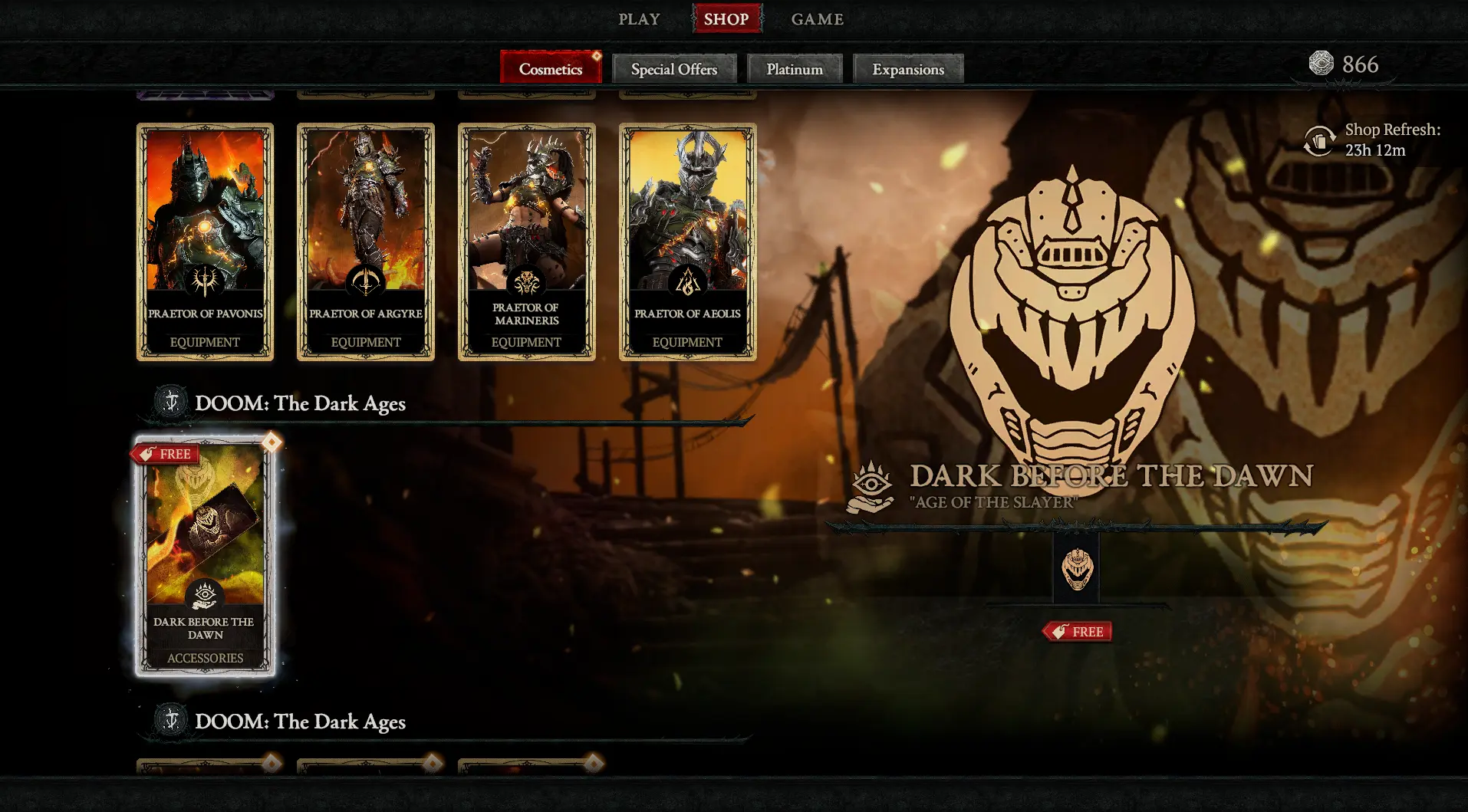Viewport: 1468px width, 812px height.
Task: Switch to the PLAY top menu
Action: (x=639, y=19)
